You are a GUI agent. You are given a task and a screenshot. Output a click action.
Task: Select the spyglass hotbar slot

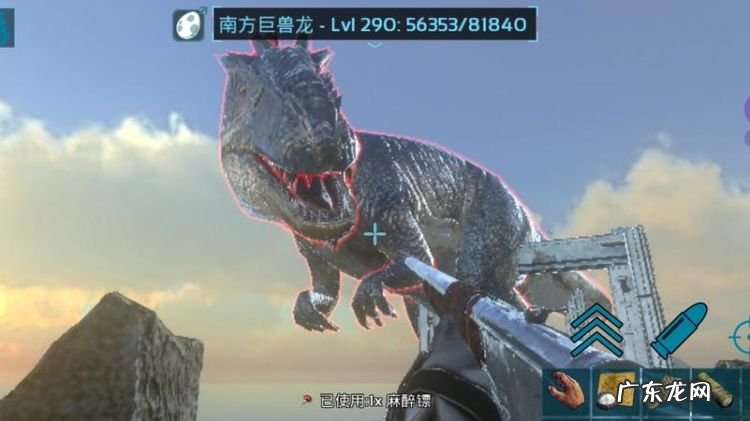click(716, 391)
